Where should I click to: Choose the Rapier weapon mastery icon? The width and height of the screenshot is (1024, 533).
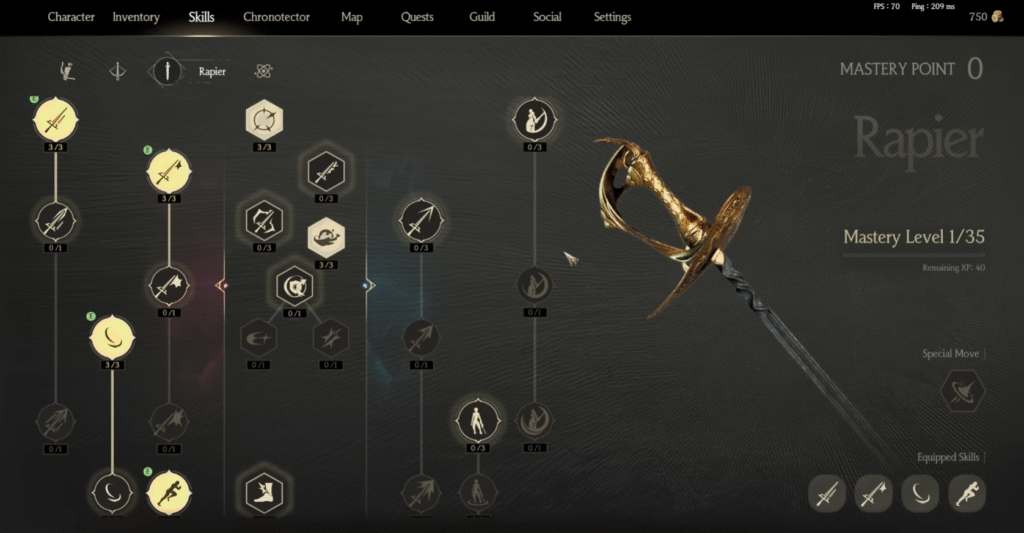(x=167, y=71)
